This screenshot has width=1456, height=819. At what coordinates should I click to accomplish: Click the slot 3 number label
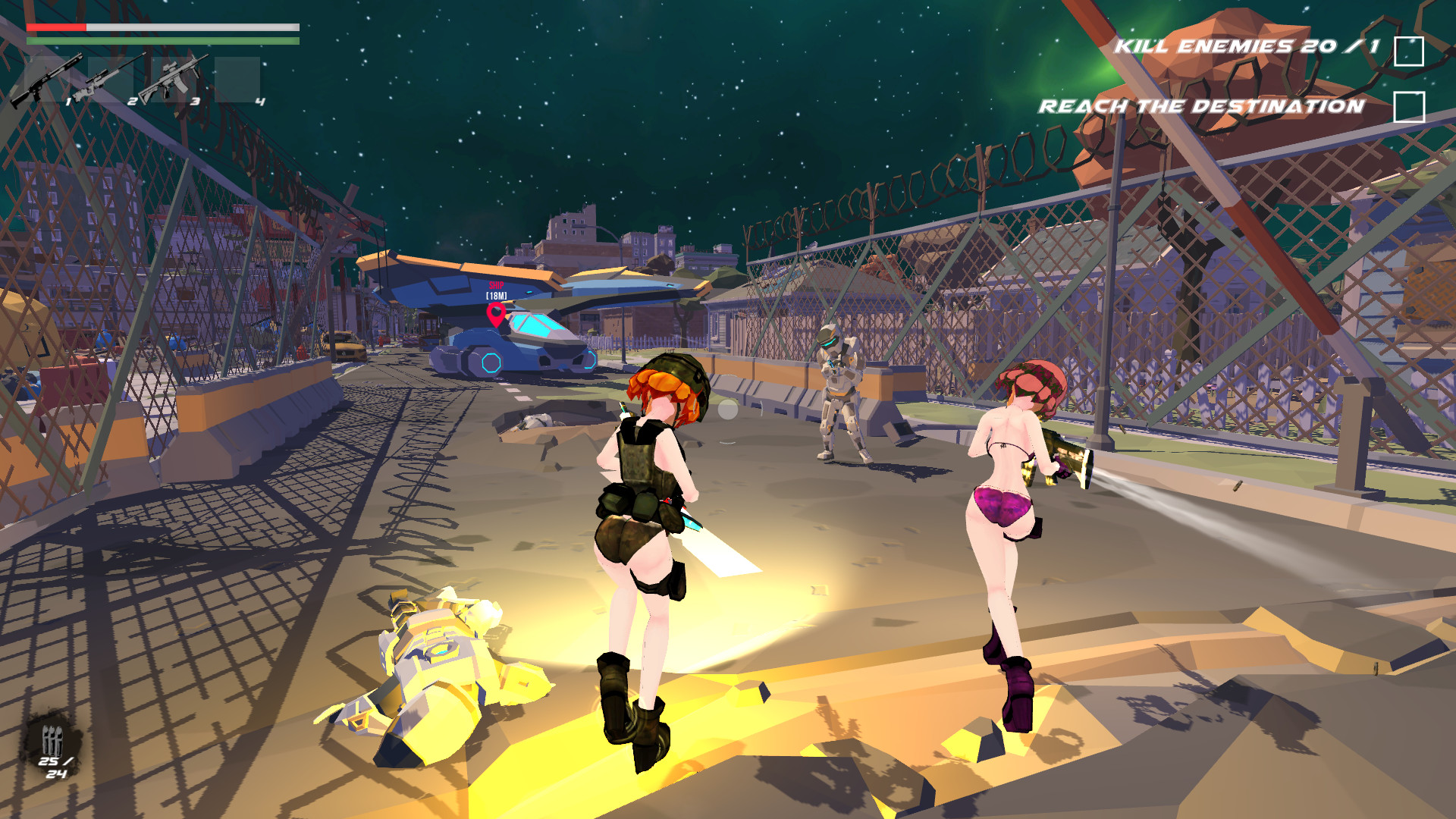[x=195, y=102]
